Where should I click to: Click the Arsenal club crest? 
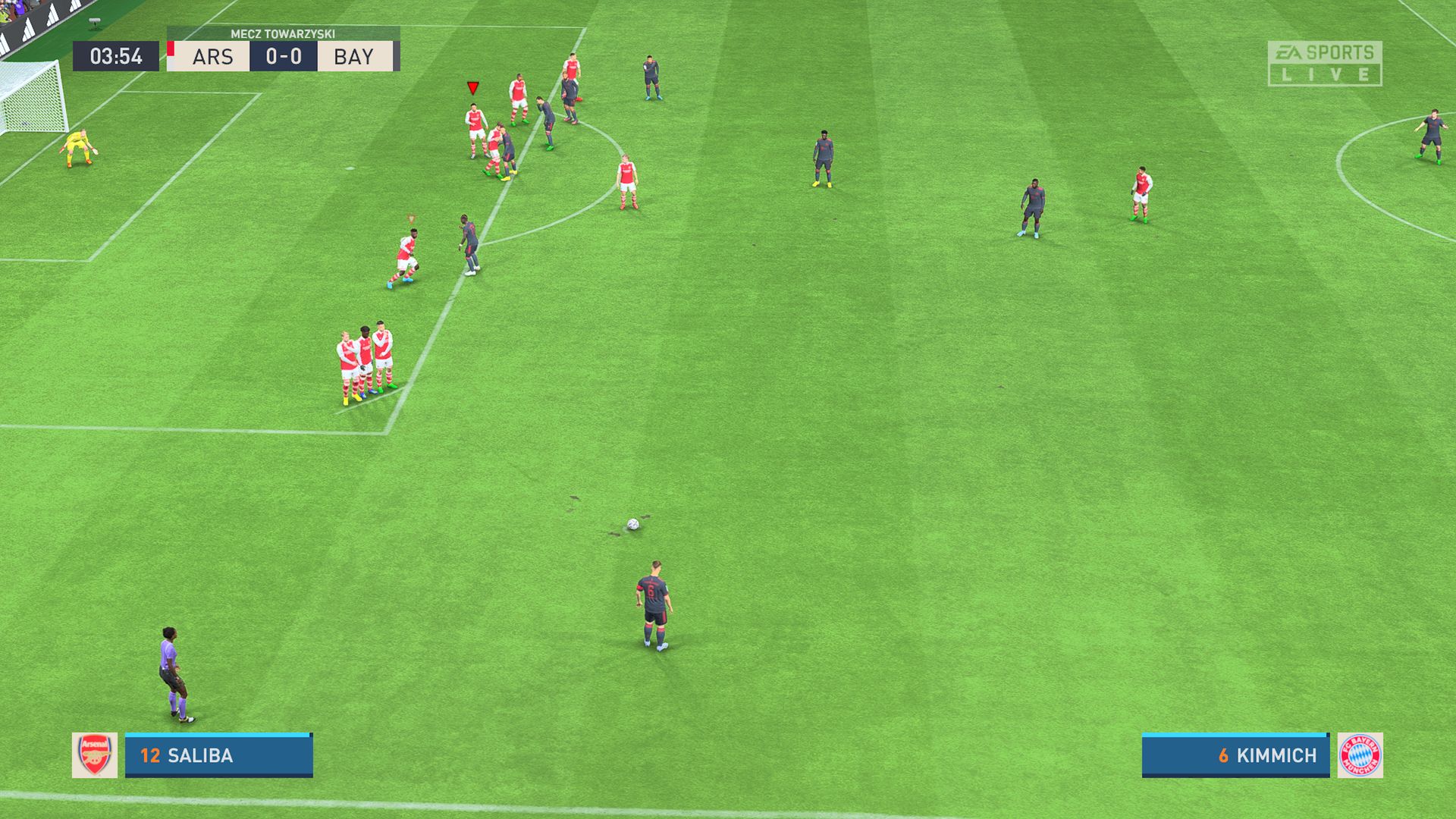point(95,755)
